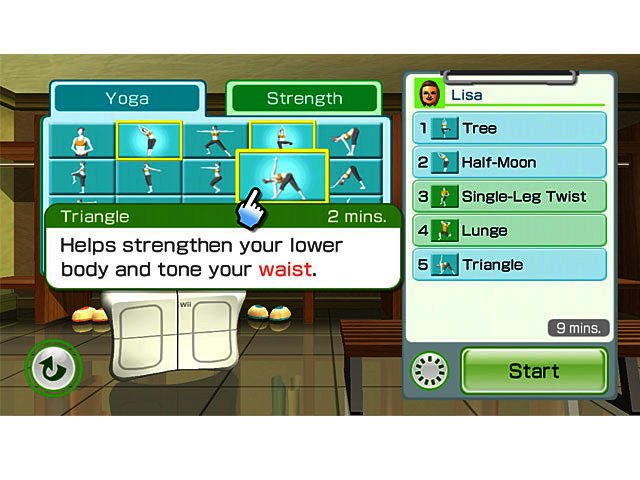
Task: Open the Strength exercises tab
Action: (304, 98)
